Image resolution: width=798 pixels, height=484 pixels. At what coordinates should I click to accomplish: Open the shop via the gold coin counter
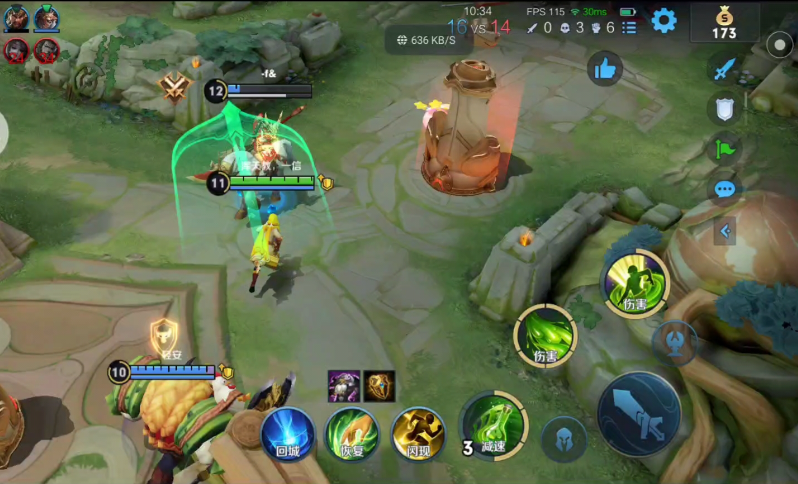click(x=724, y=22)
